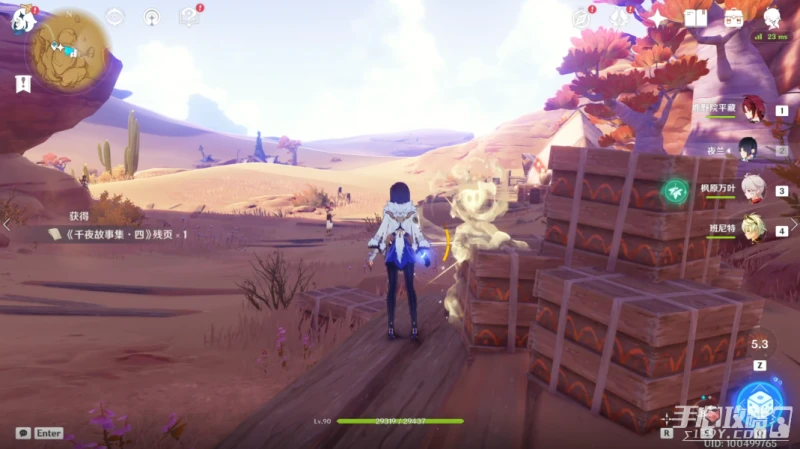Image resolution: width=800 pixels, height=449 pixels.
Task: Open the character screen portrait icon
Action: [x=772, y=18]
